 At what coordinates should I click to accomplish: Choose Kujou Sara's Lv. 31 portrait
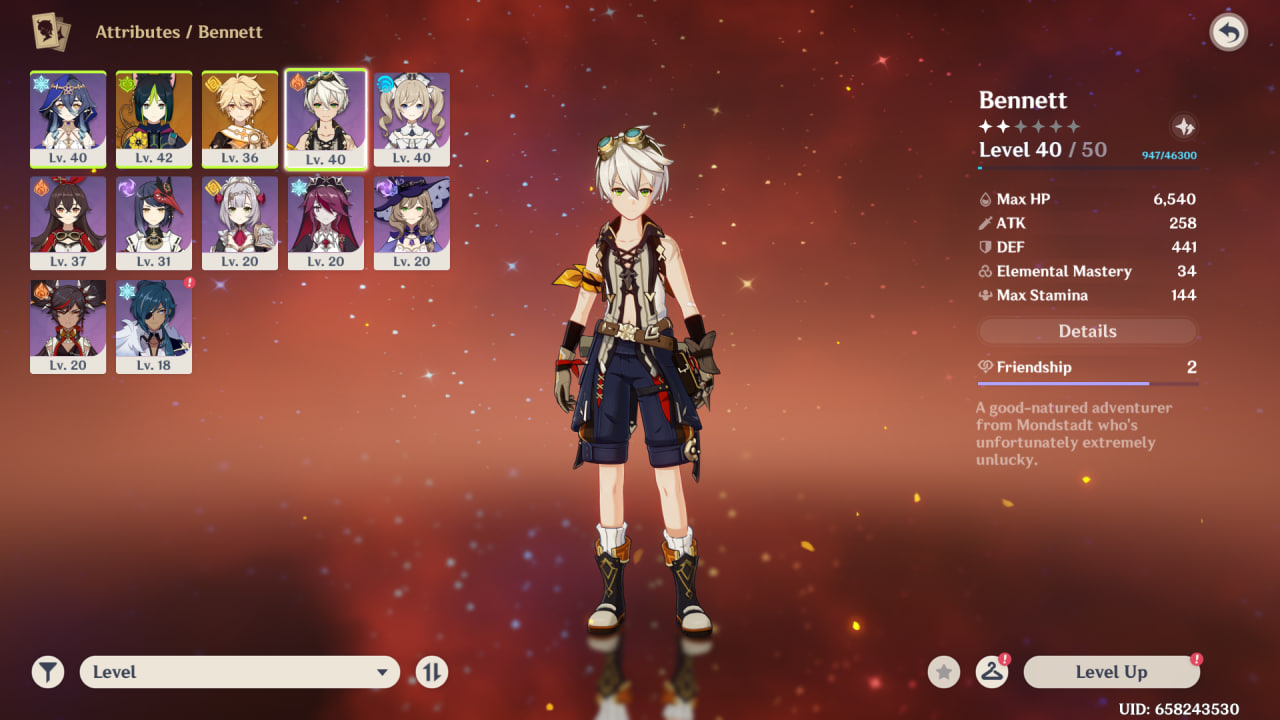pyautogui.click(x=154, y=222)
